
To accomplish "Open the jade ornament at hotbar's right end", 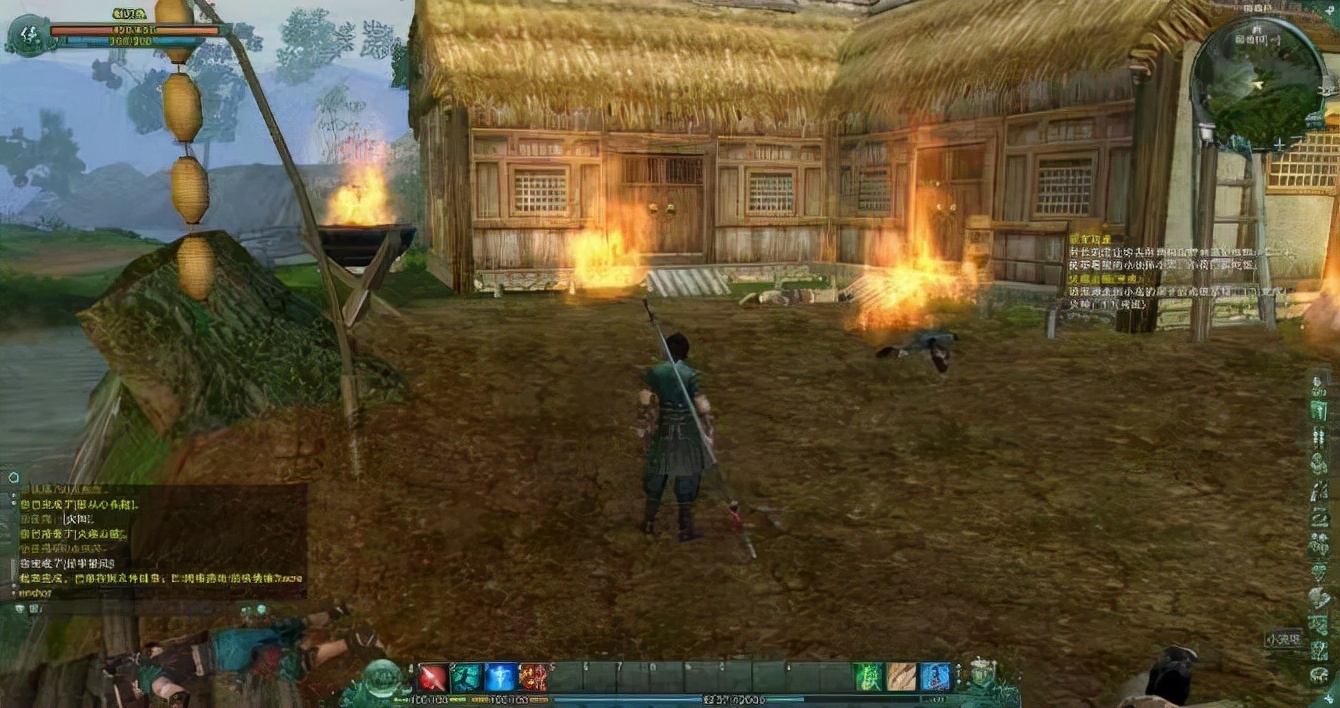I will click(x=978, y=673).
